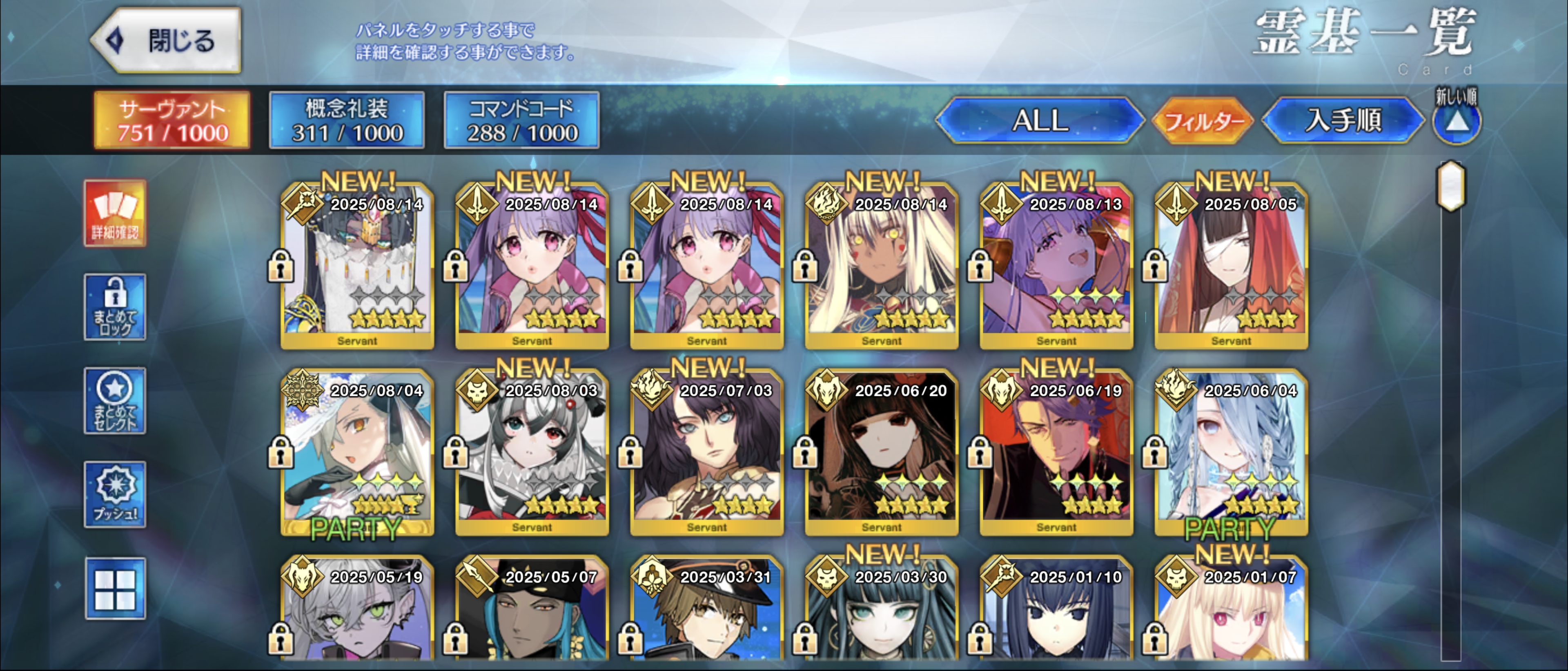Open the servant card dated 2025/08/05

pos(1231,268)
